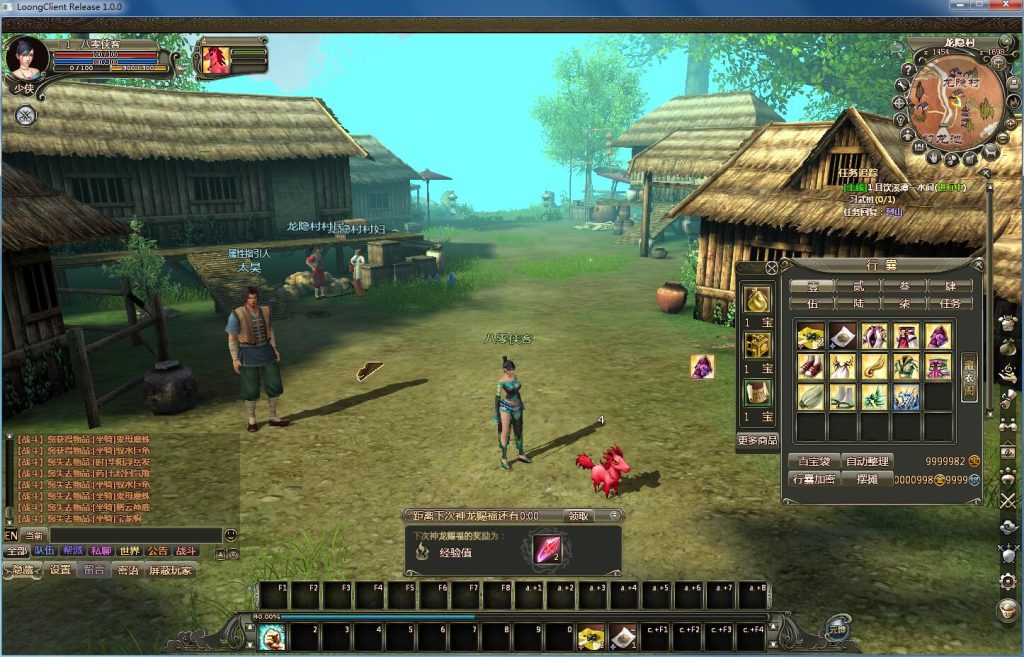The height and width of the screenshot is (657, 1024).
Task: Claim the dragon blessing with 领取
Action: 579,516
